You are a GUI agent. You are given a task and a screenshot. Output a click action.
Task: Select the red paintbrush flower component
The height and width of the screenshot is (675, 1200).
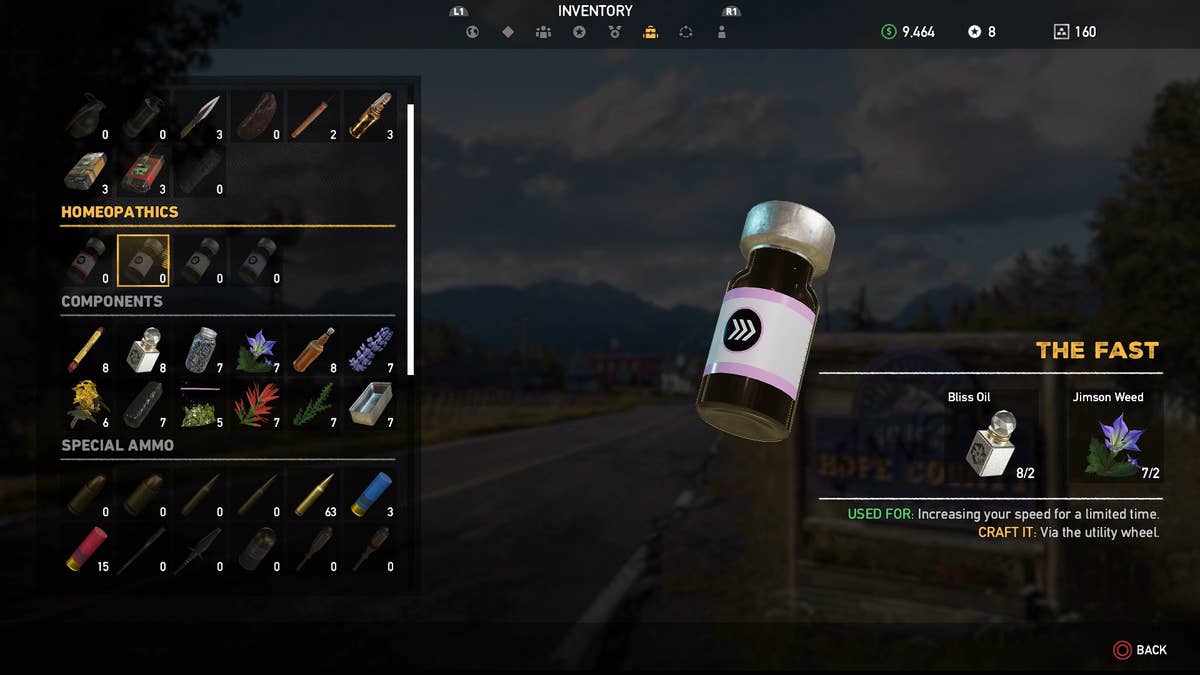coord(256,404)
